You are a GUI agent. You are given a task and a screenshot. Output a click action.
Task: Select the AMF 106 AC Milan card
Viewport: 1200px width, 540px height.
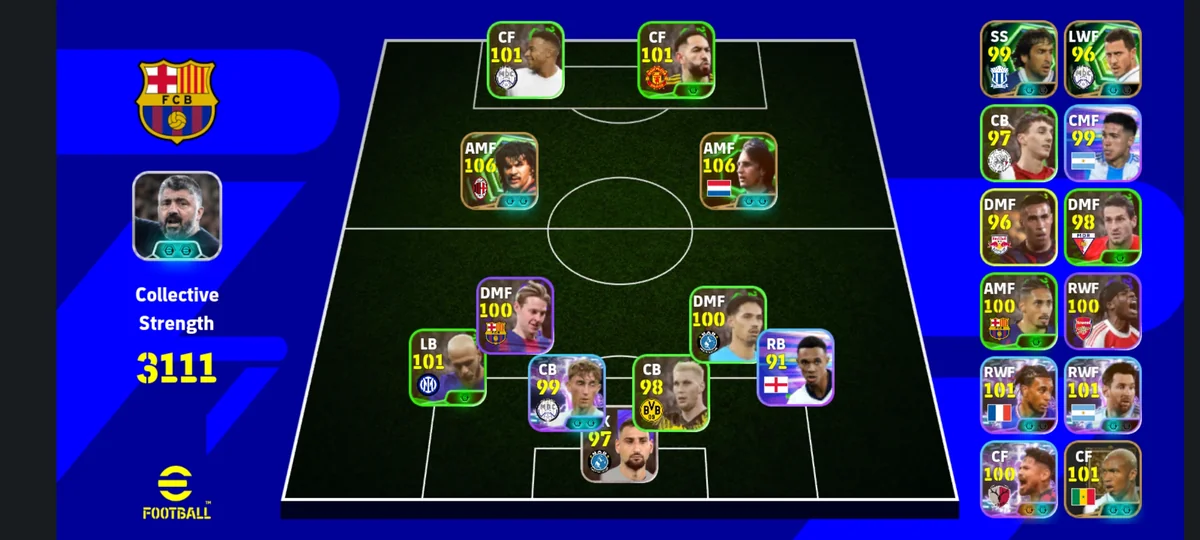pyautogui.click(x=499, y=171)
